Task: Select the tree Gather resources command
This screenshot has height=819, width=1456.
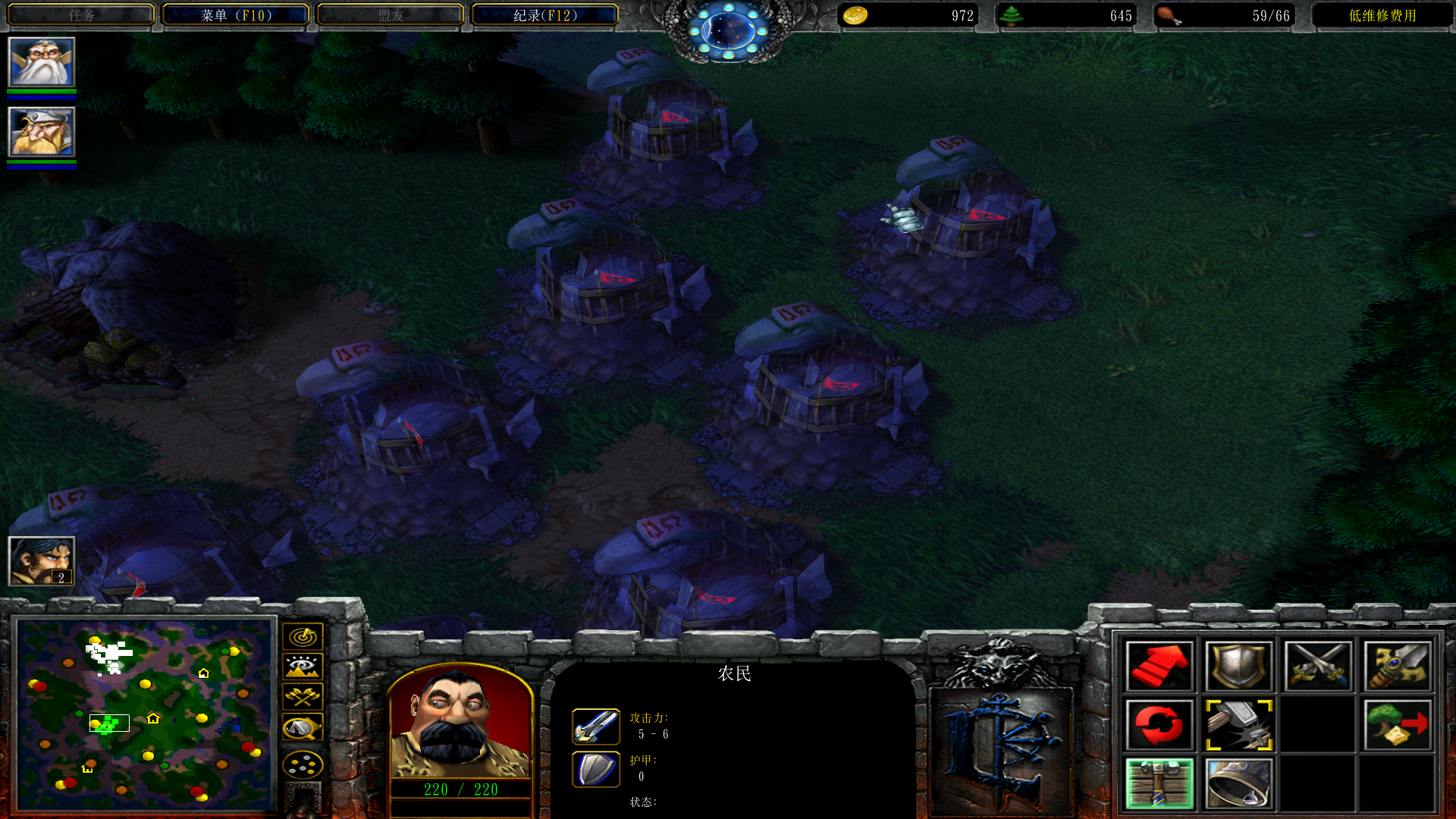Action: click(1397, 725)
